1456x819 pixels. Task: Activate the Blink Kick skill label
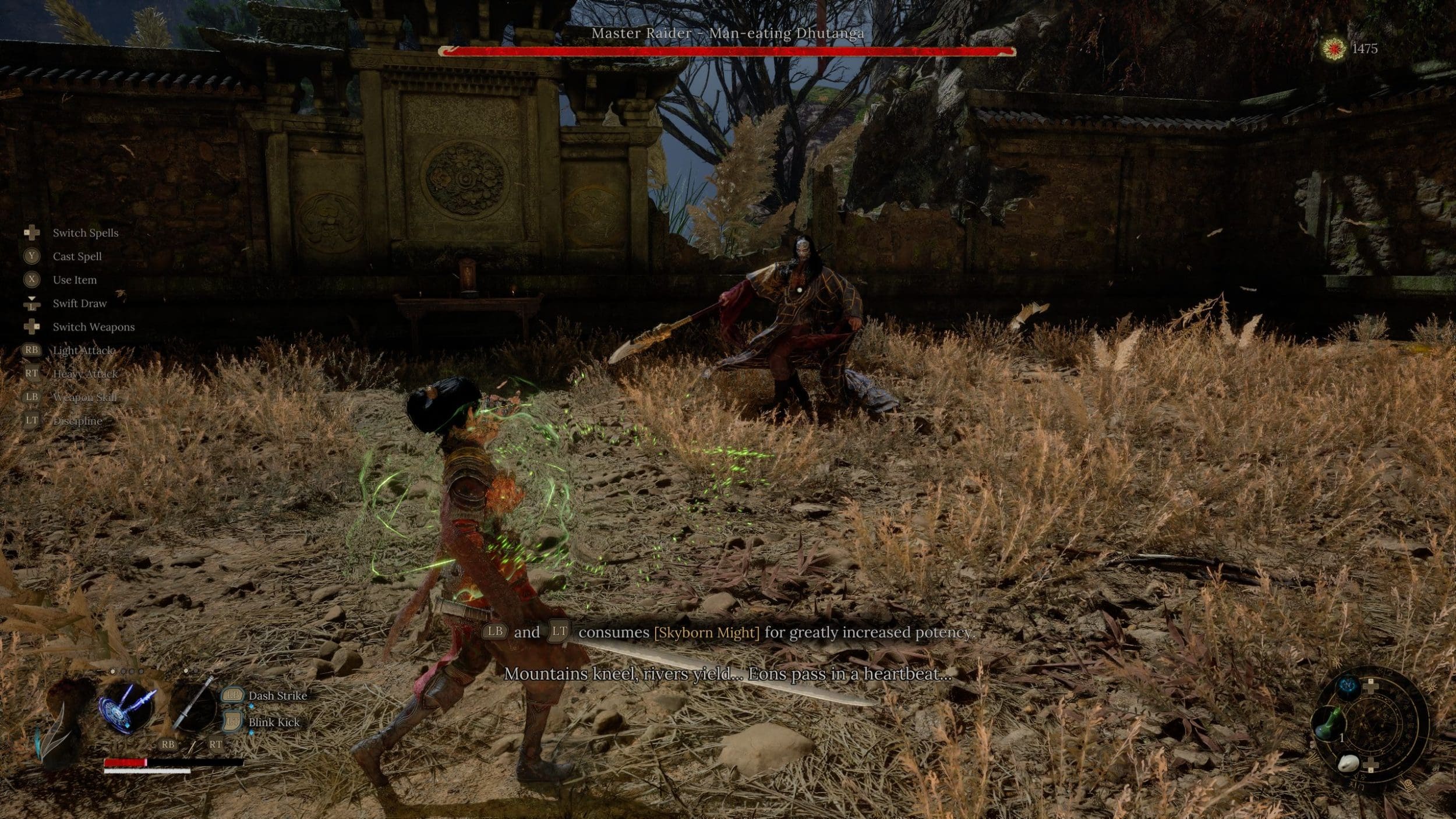[x=274, y=722]
